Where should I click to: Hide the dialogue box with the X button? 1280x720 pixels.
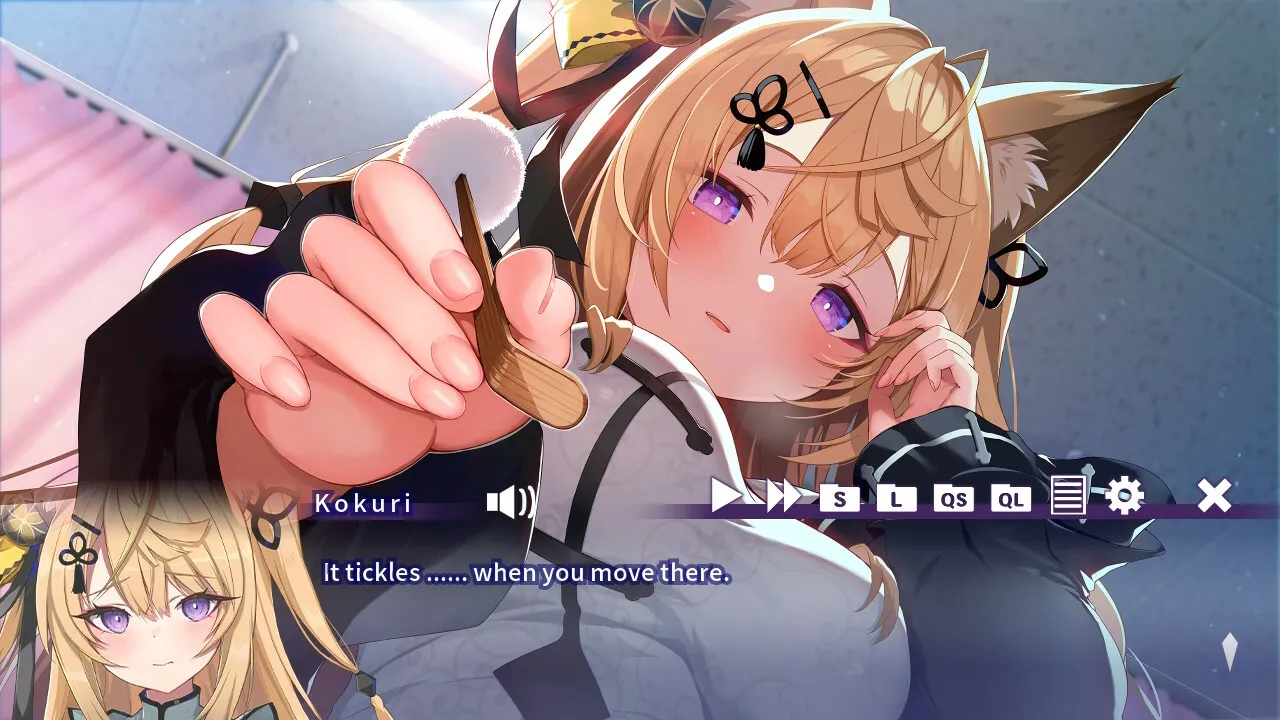[1214, 497]
